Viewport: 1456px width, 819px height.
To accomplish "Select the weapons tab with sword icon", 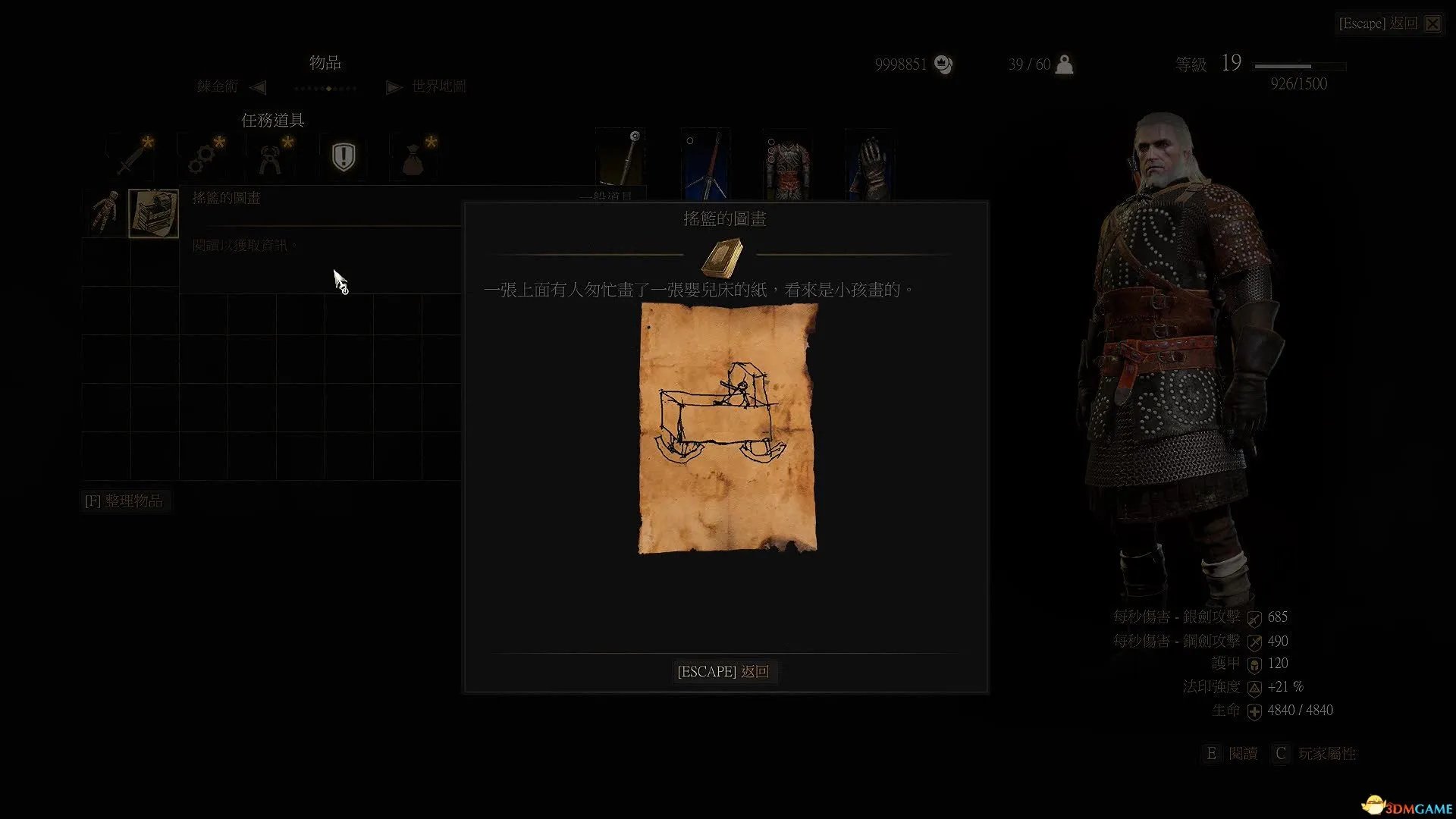I will [x=133, y=158].
